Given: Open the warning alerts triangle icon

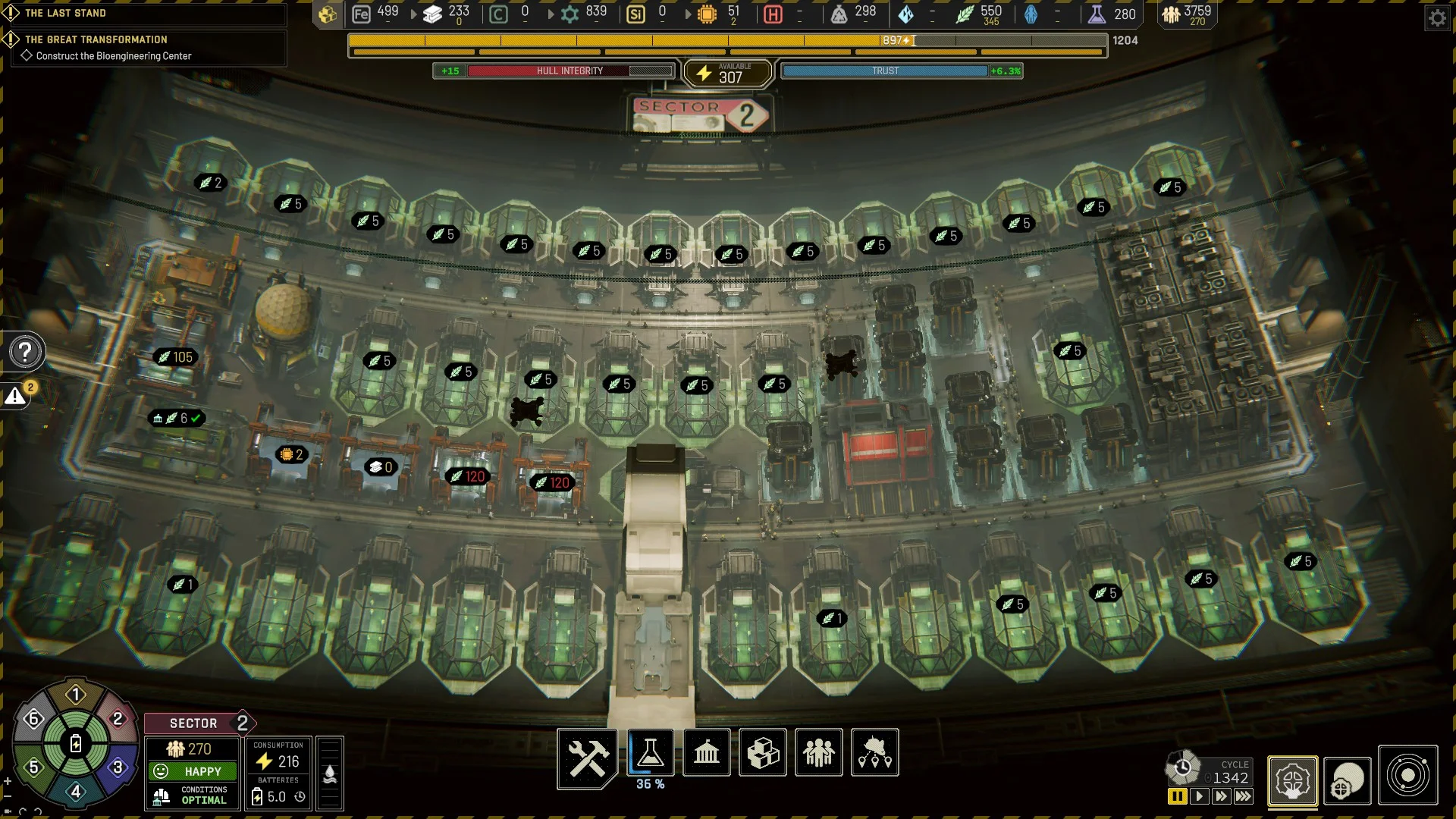Looking at the screenshot, I should 15,396.
